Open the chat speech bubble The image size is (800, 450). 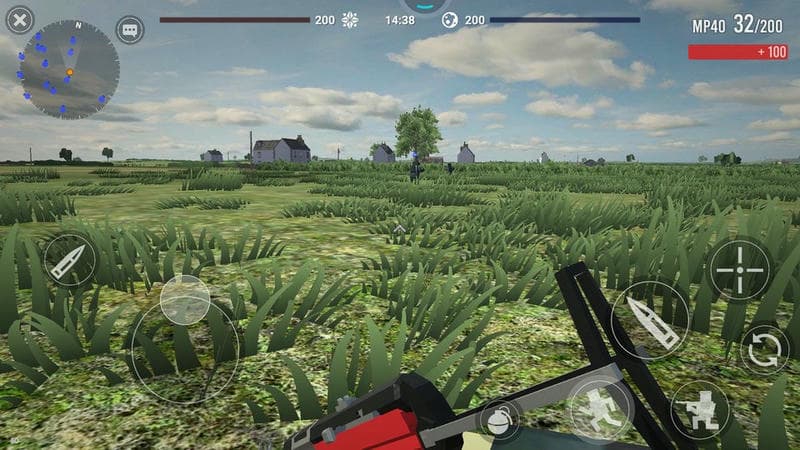[x=130, y=30]
